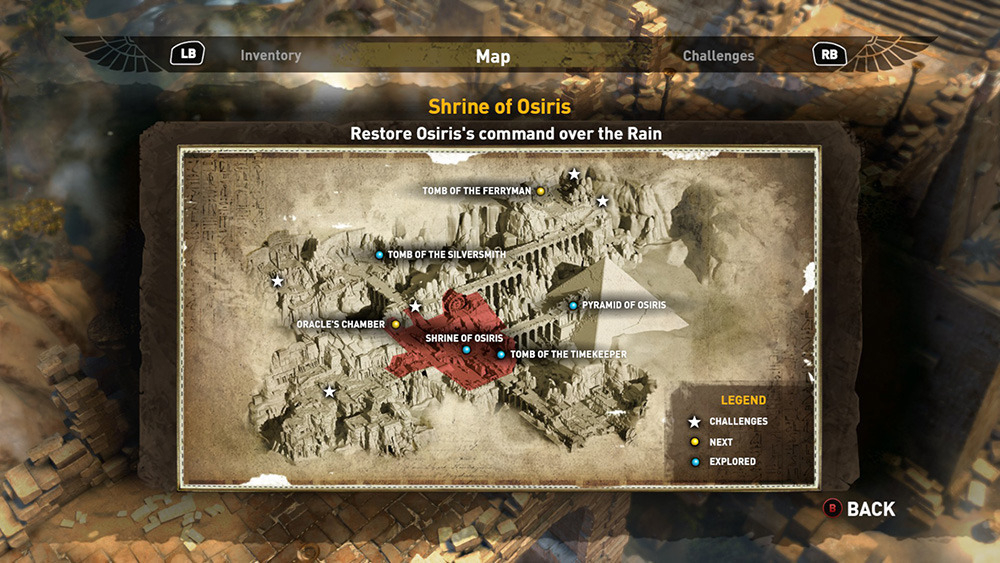Pick the Shrine of Osiris marker

pos(466,350)
